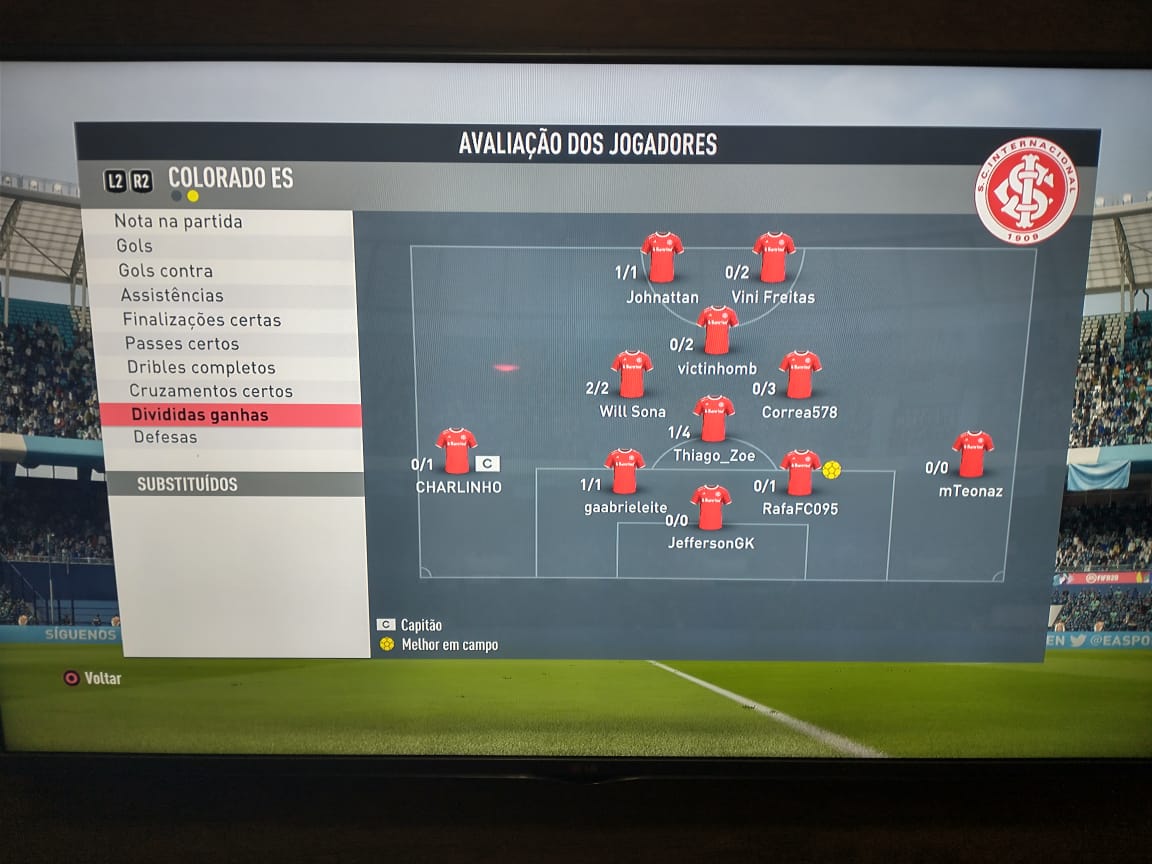Choose the Passes certos entry

[182, 344]
